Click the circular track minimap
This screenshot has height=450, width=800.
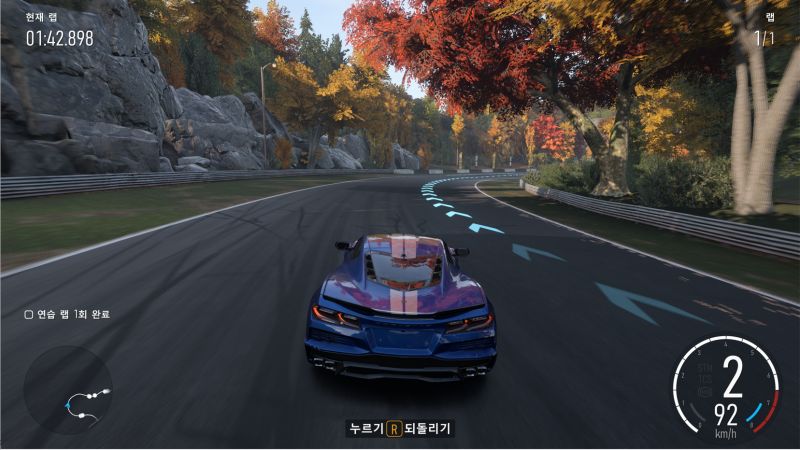68,390
